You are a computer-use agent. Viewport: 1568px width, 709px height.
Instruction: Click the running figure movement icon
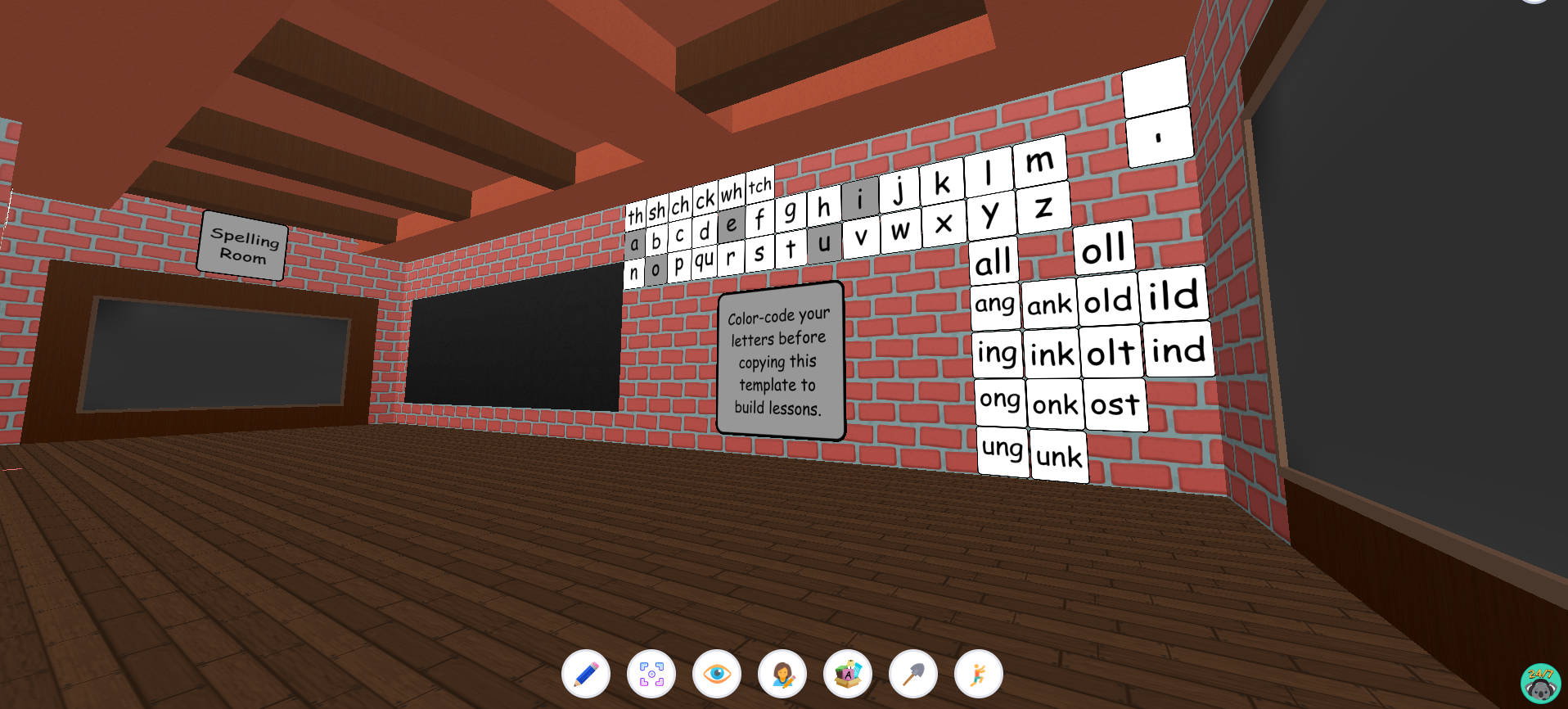977,673
